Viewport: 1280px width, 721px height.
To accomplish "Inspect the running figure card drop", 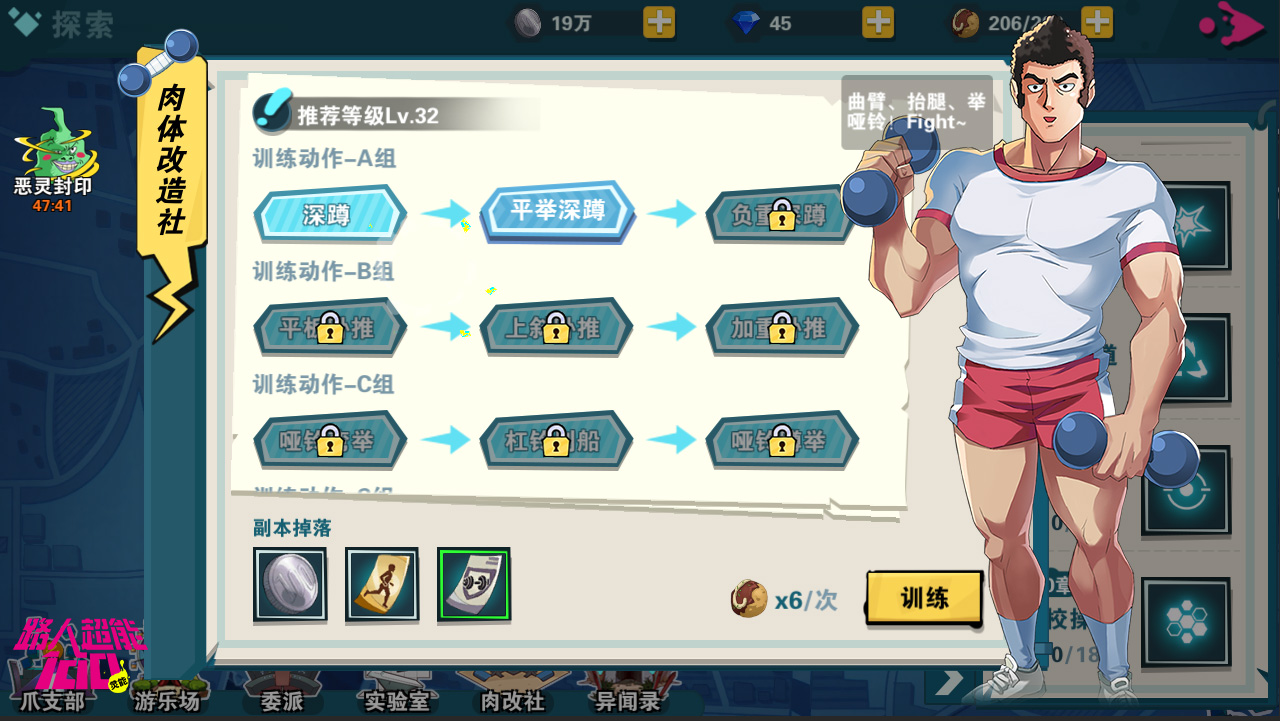I will pyautogui.click(x=382, y=584).
